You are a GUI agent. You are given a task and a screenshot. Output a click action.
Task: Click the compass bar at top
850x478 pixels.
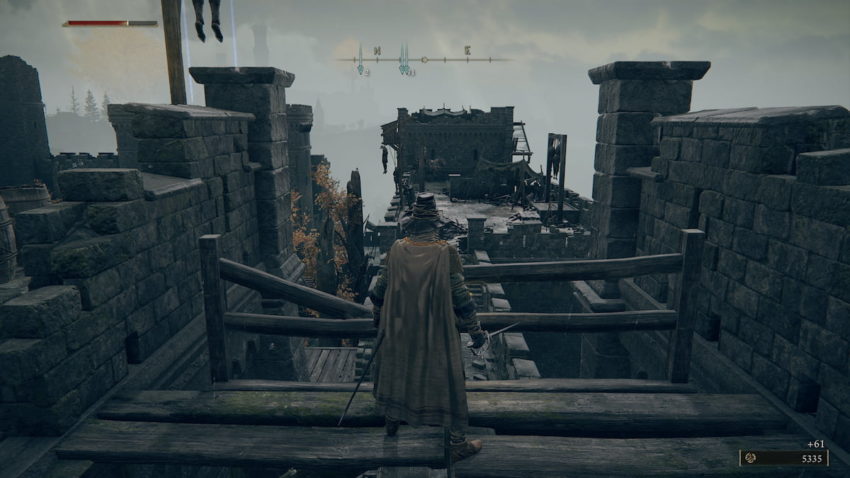point(423,60)
